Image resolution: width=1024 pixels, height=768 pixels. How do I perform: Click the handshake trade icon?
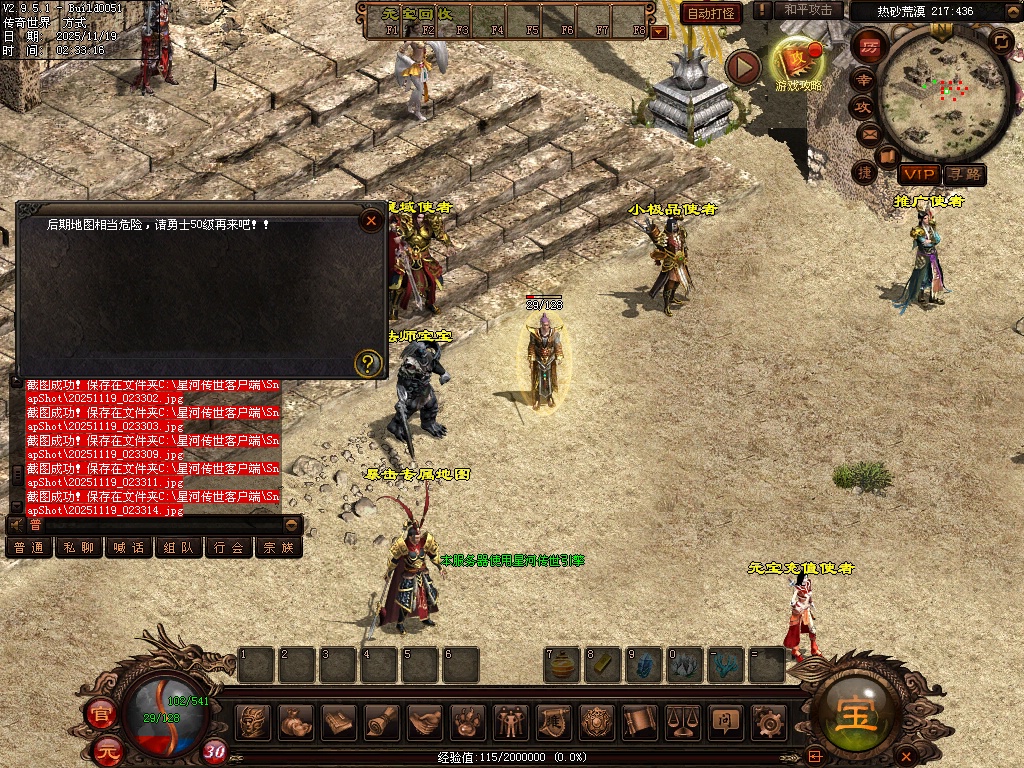point(425,720)
